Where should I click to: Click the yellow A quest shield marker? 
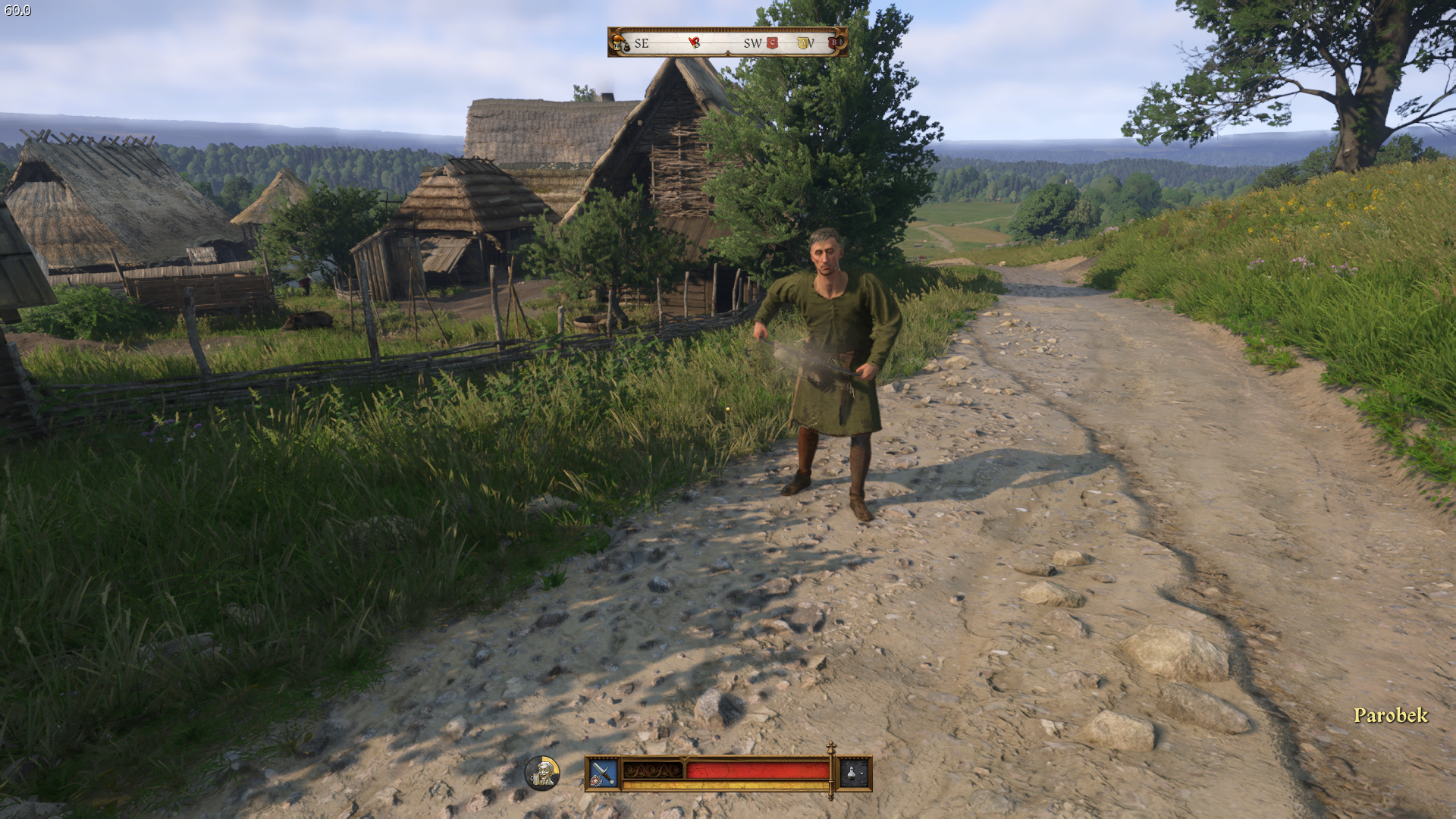coord(804,43)
